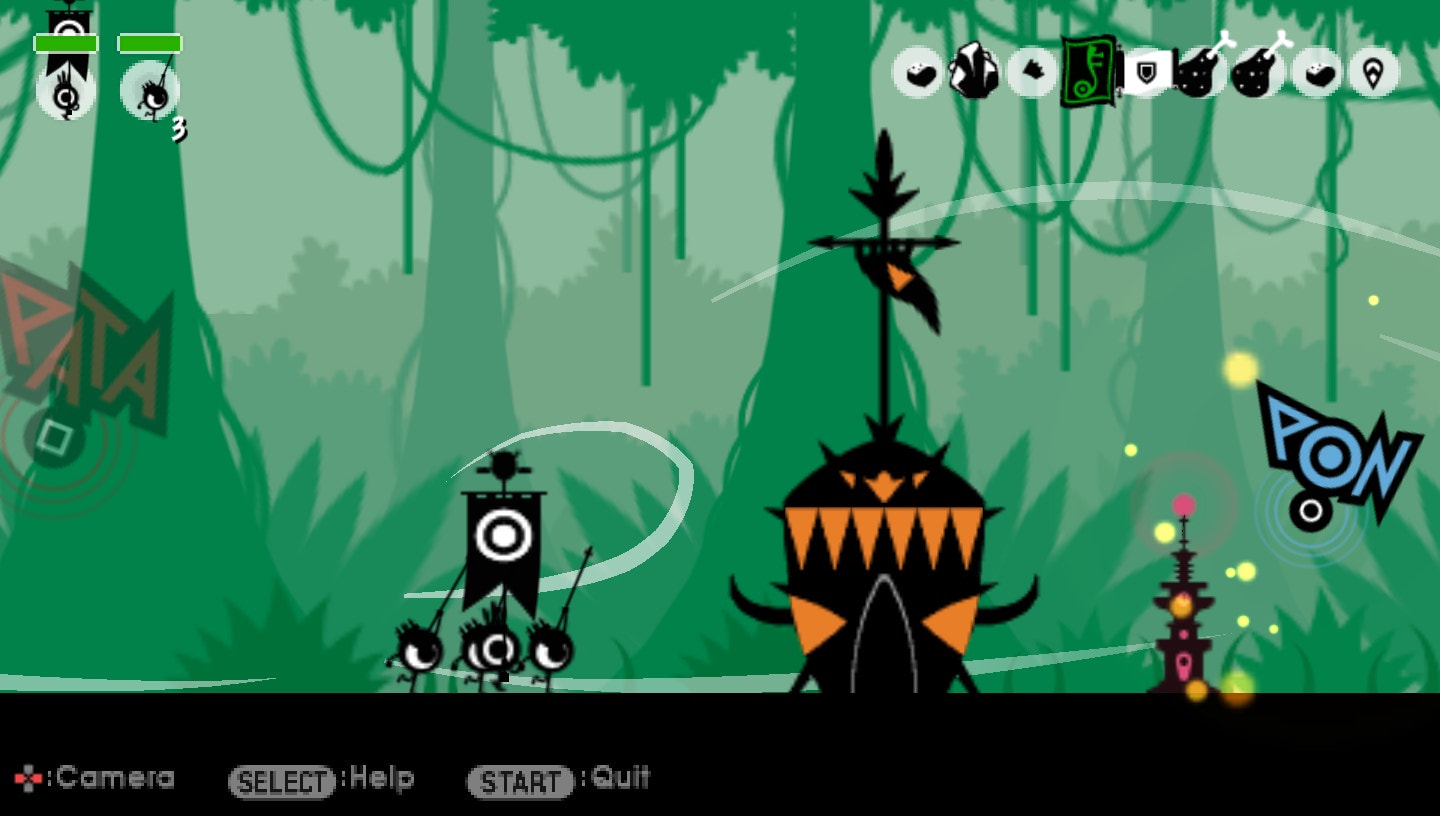
Task: Select the first meat item icon
Action: click(920, 70)
